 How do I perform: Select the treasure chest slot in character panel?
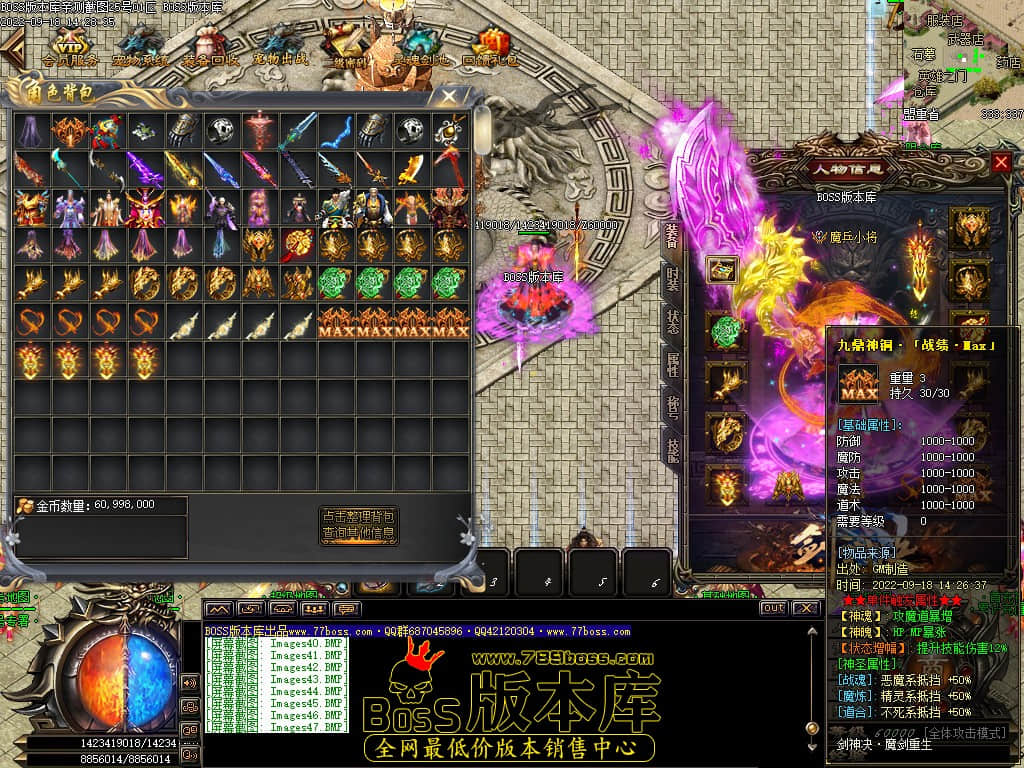[x=723, y=269]
